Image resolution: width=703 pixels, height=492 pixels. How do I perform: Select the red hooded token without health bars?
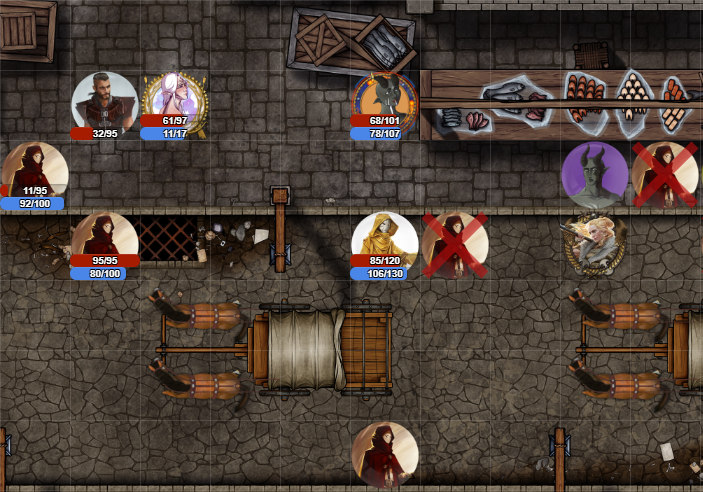coord(384,455)
